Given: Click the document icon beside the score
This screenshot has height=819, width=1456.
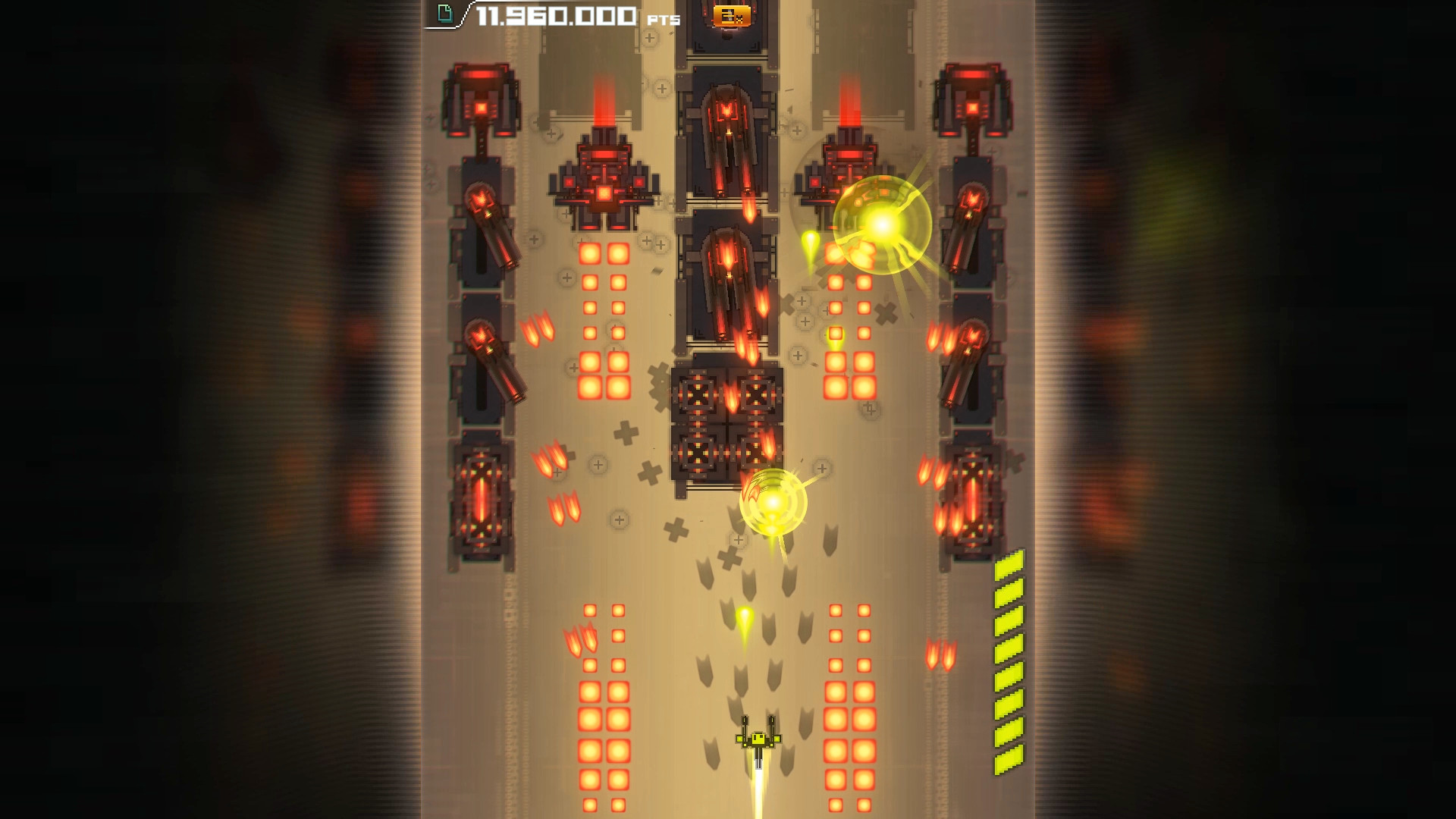Looking at the screenshot, I should (446, 12).
